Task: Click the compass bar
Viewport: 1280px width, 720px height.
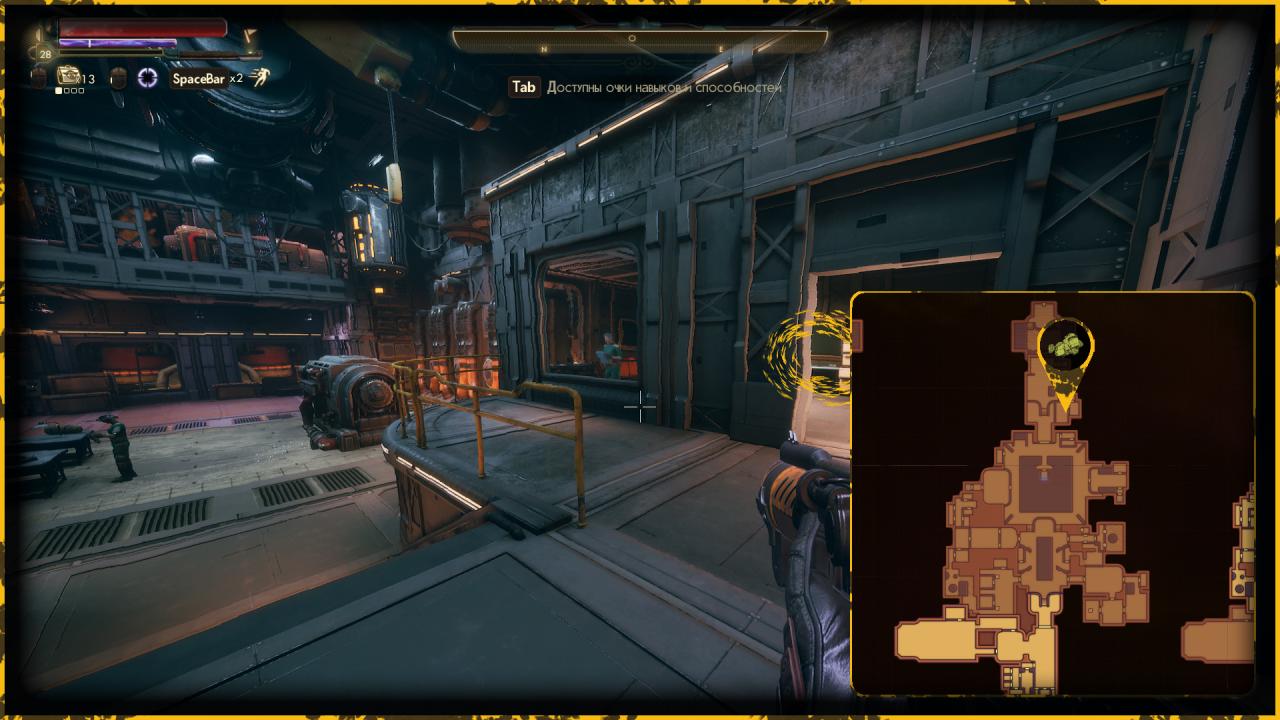Action: tap(640, 40)
